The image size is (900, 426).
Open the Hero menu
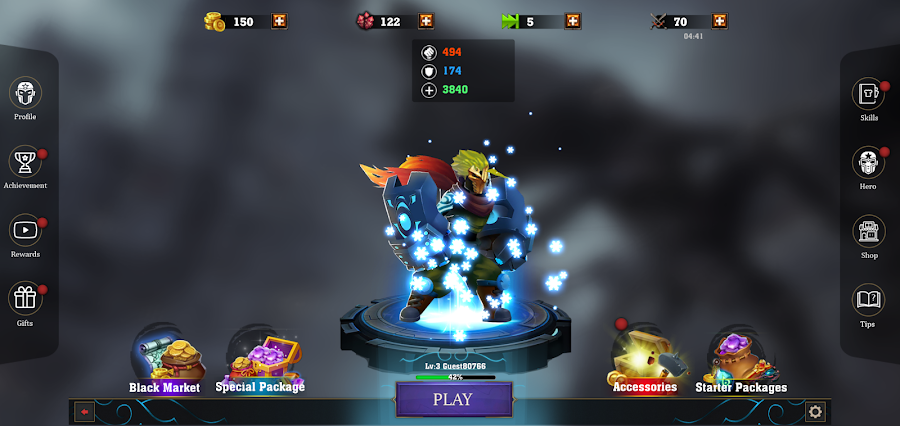(x=868, y=163)
